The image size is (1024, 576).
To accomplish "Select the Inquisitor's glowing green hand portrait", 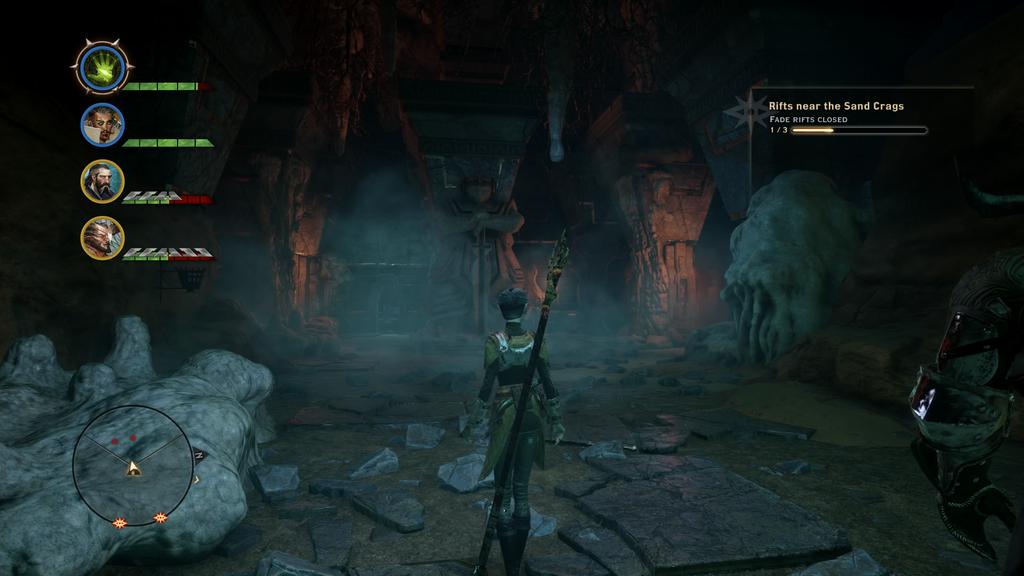I will click(x=102, y=68).
